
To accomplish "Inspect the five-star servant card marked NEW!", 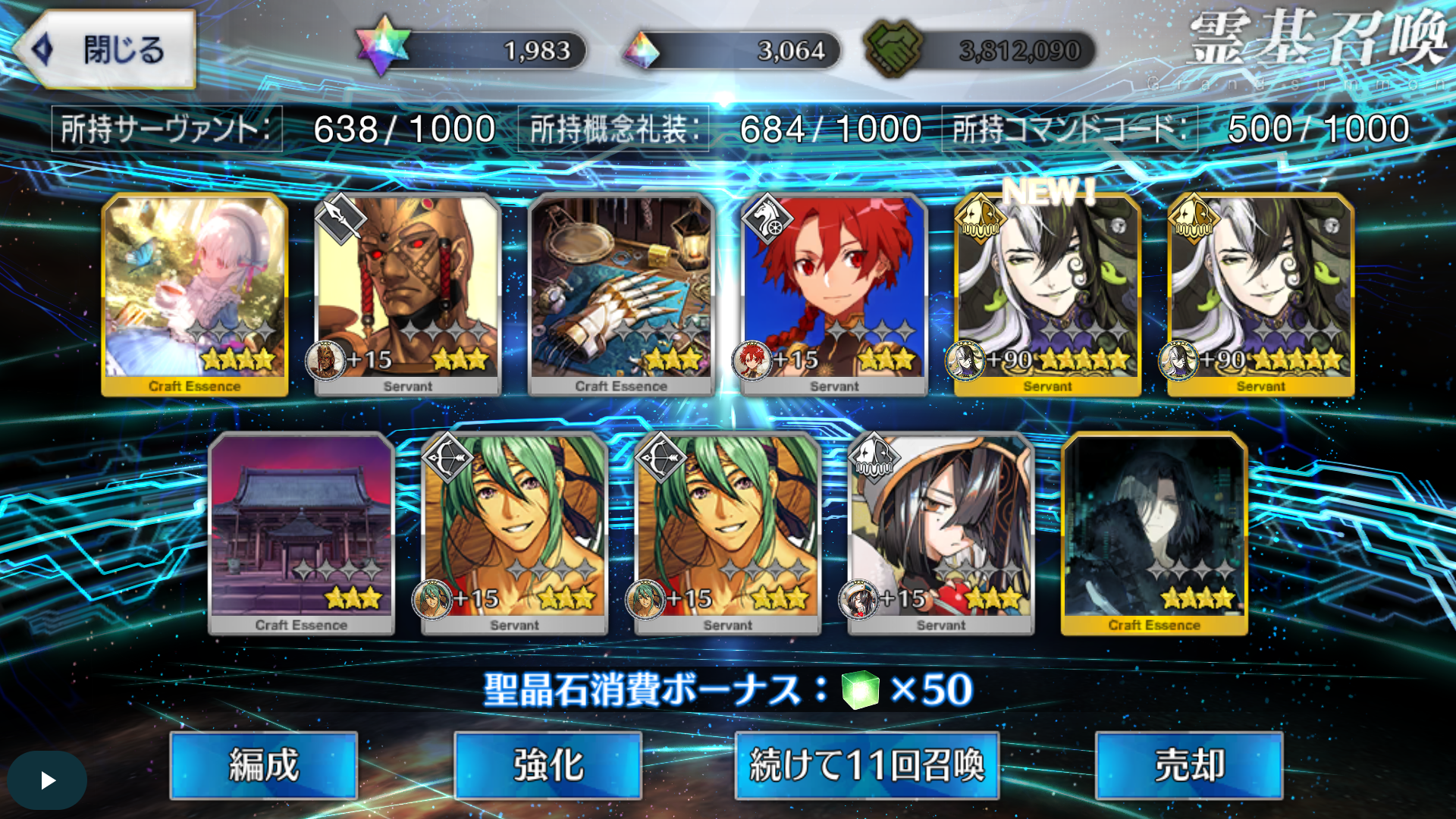I will pos(1047,293).
